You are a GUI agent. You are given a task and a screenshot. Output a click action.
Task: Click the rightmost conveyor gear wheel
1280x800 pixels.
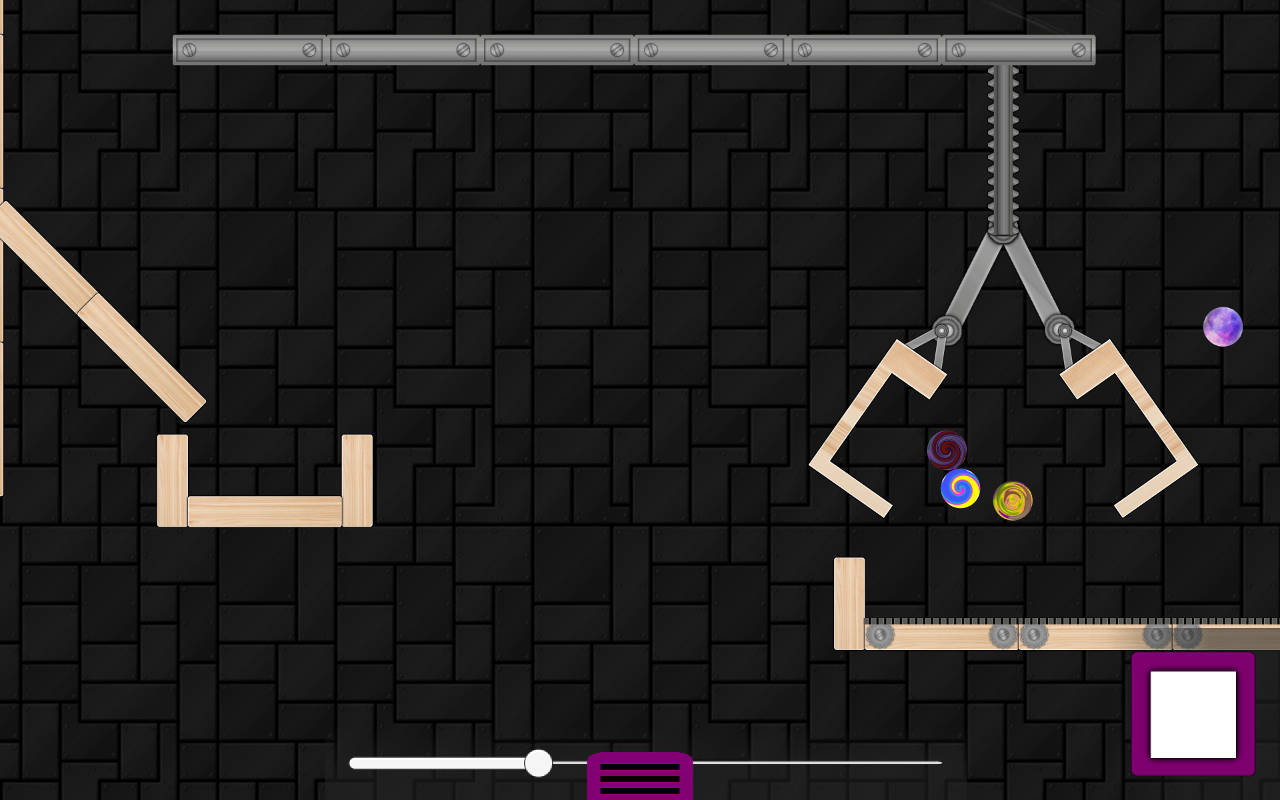point(1190,633)
